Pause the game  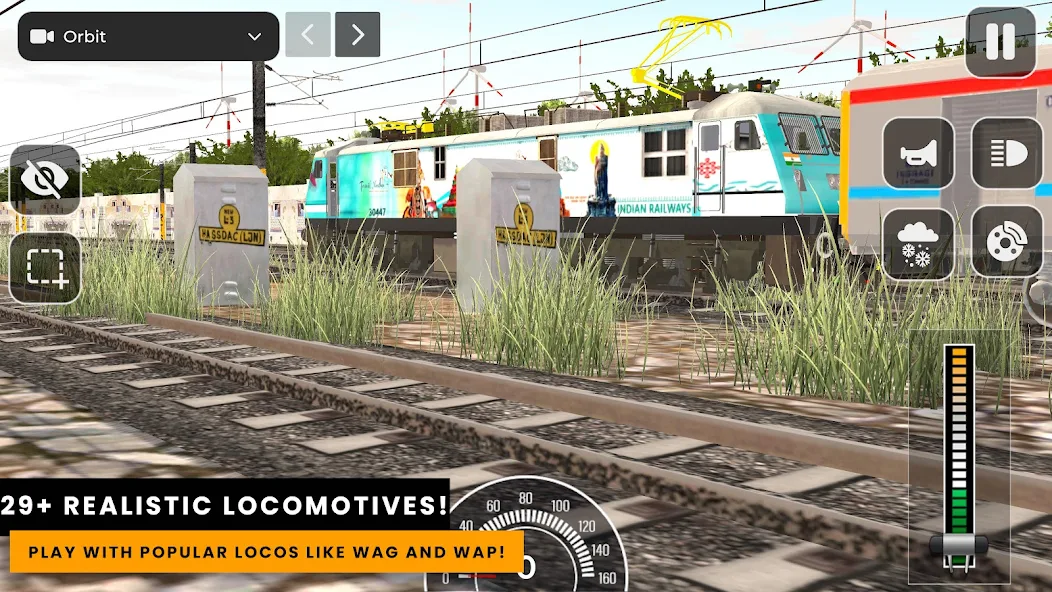(x=1000, y=42)
